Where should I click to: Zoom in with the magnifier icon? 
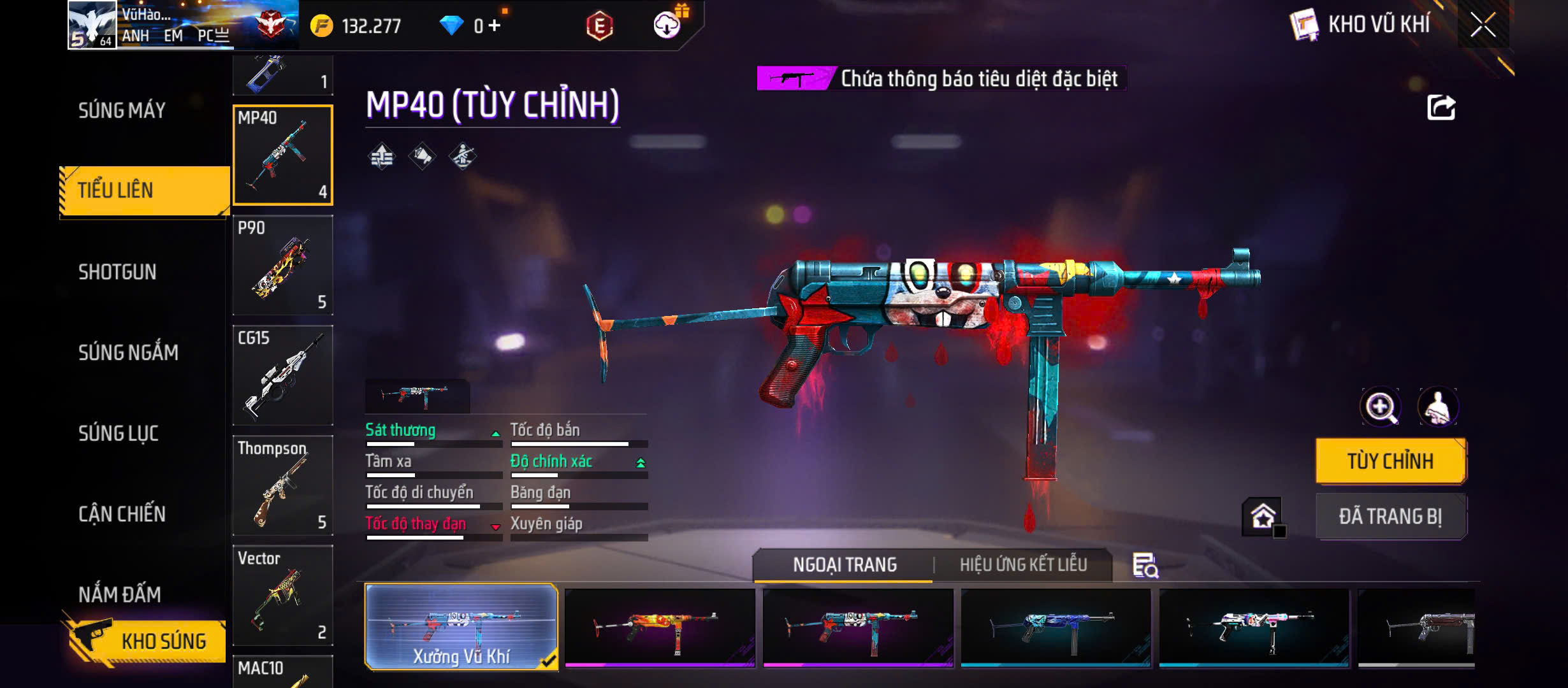click(x=1380, y=407)
